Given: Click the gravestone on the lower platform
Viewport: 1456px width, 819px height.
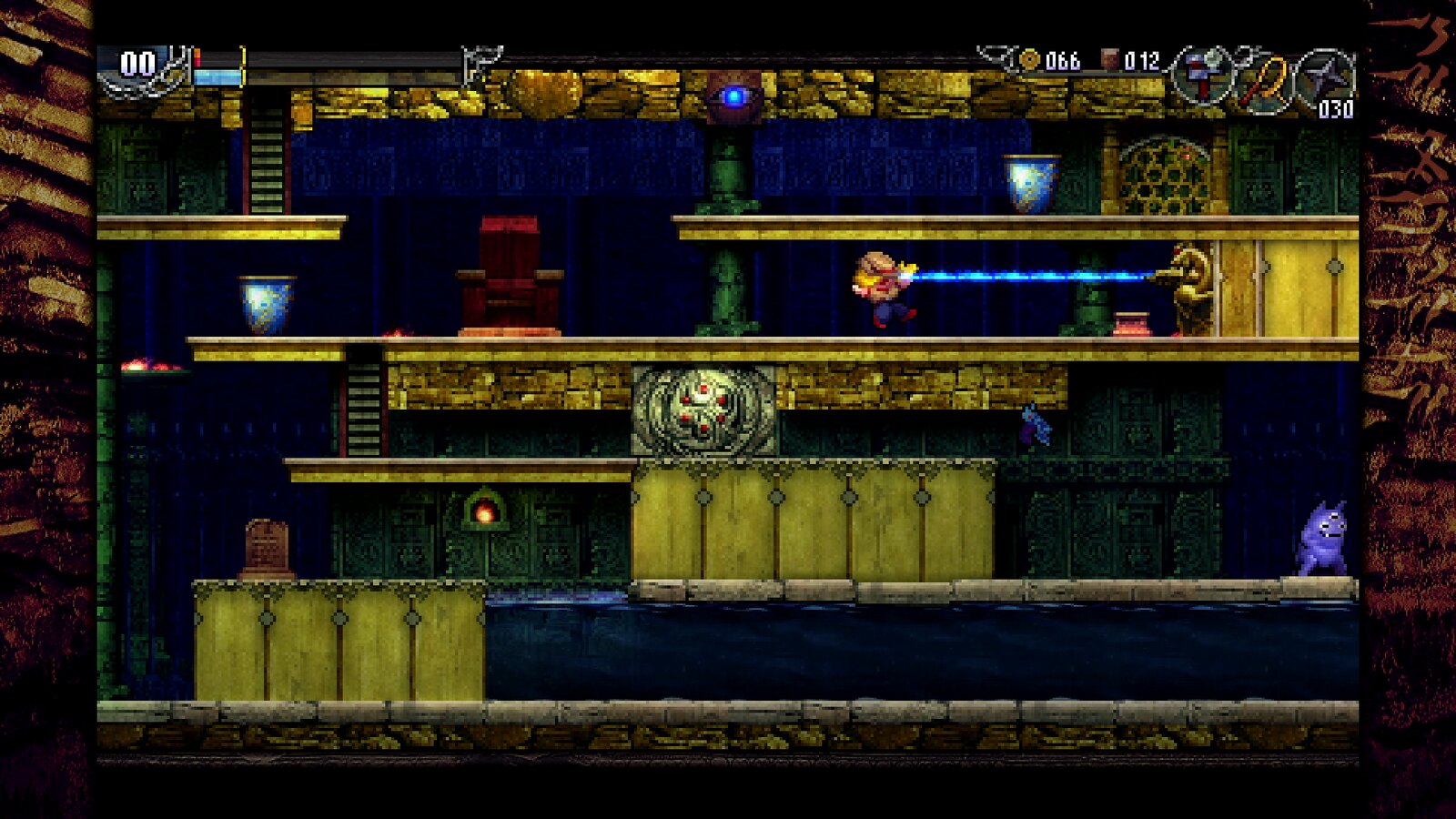Looking at the screenshot, I should click(264, 546).
